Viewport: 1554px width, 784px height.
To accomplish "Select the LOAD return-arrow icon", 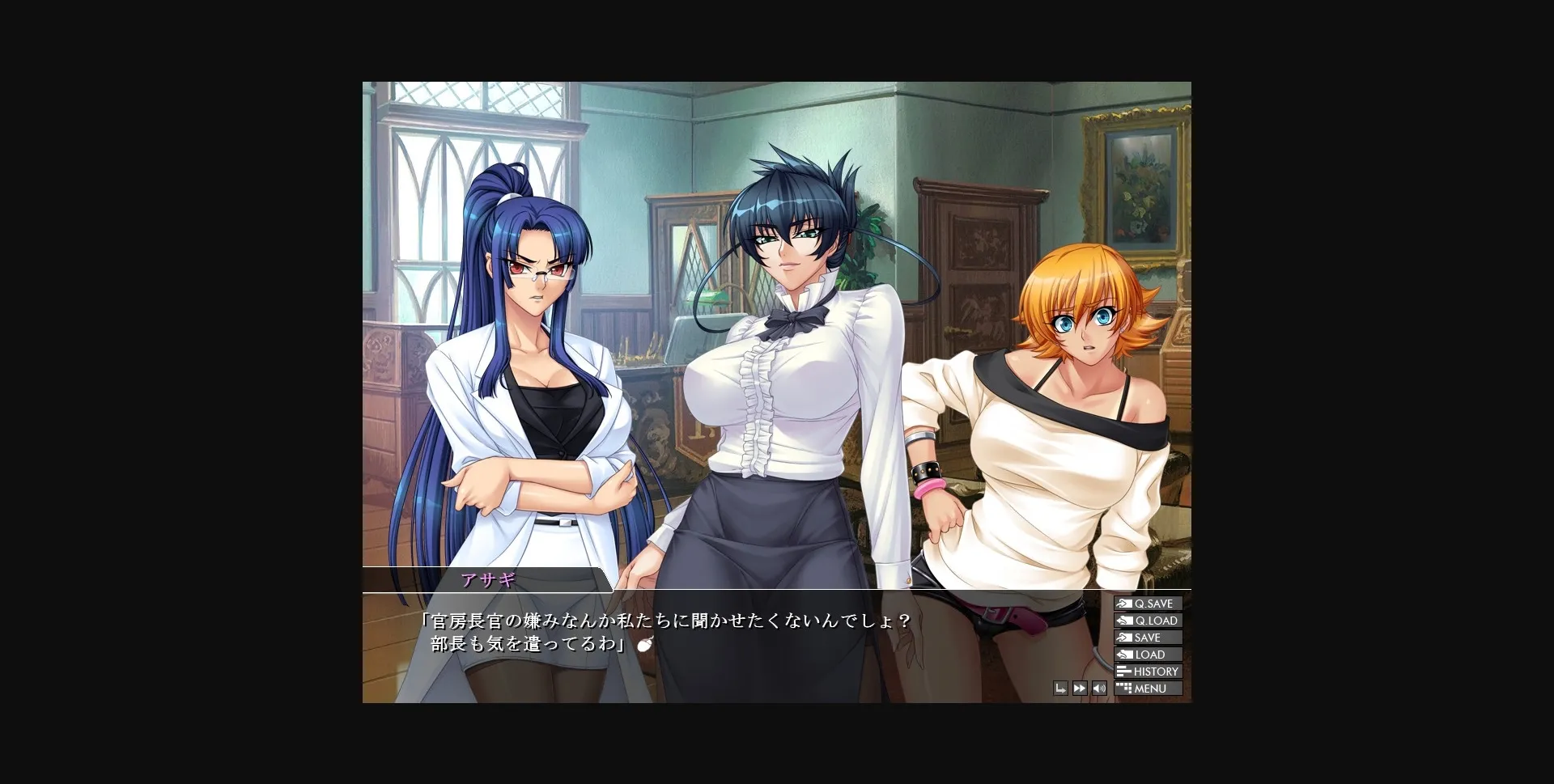I will tap(1124, 654).
